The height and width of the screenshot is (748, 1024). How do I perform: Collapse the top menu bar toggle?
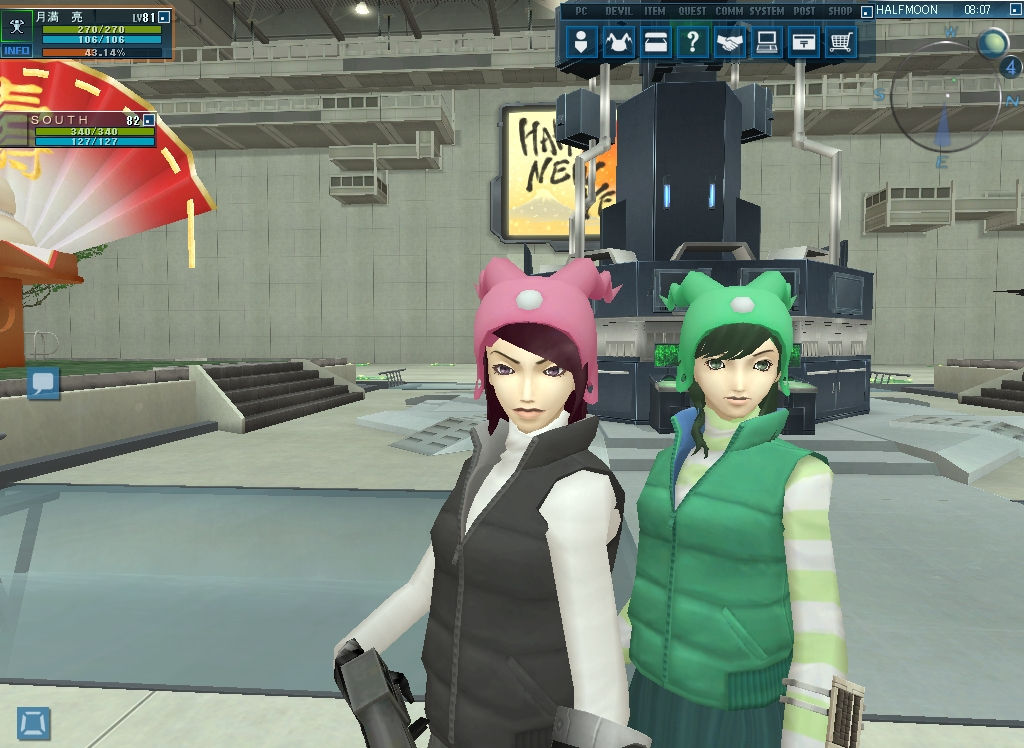pos(866,10)
